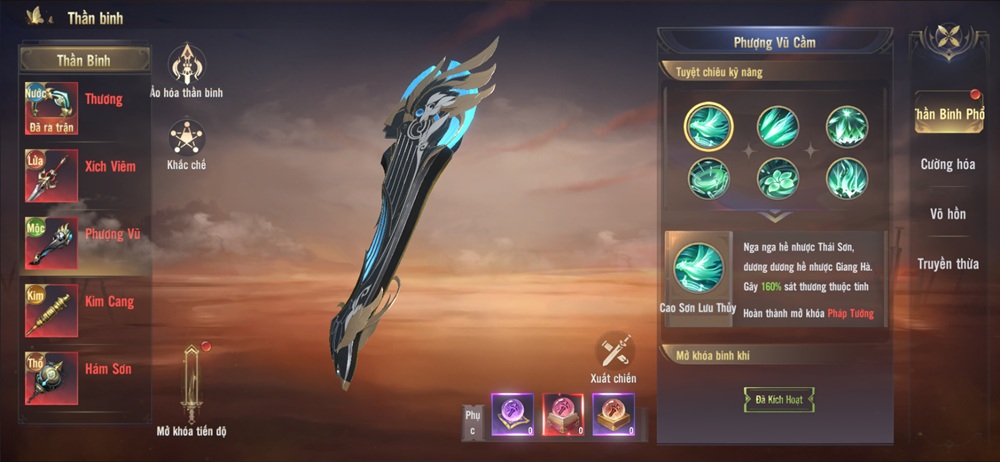Select the red orb material slot
Viewport: 1000px width, 462px height.
click(563, 413)
